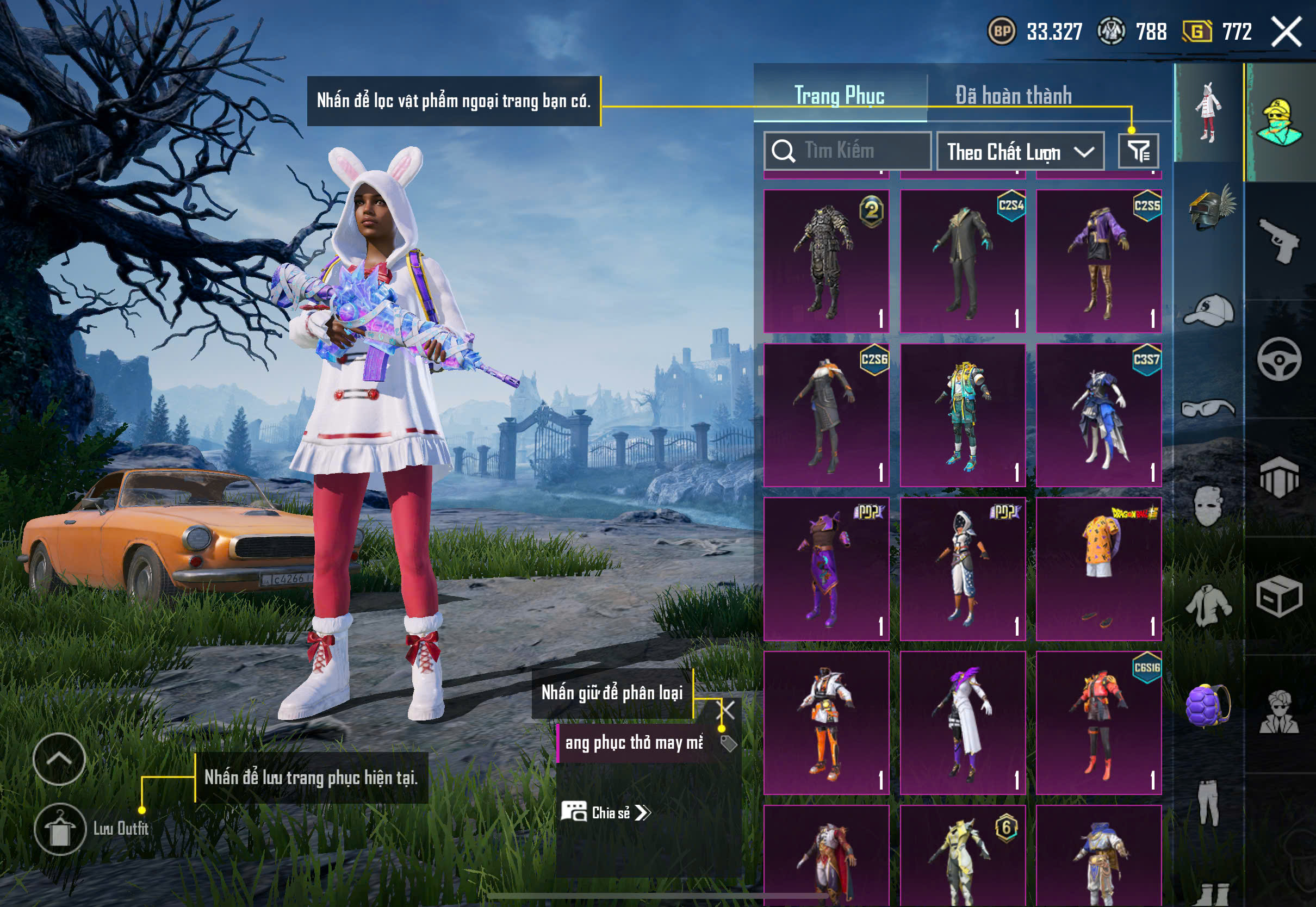The image size is (1316, 907).
Task: Select the C3S7 blue dress outfit
Action: pyautogui.click(x=1098, y=415)
